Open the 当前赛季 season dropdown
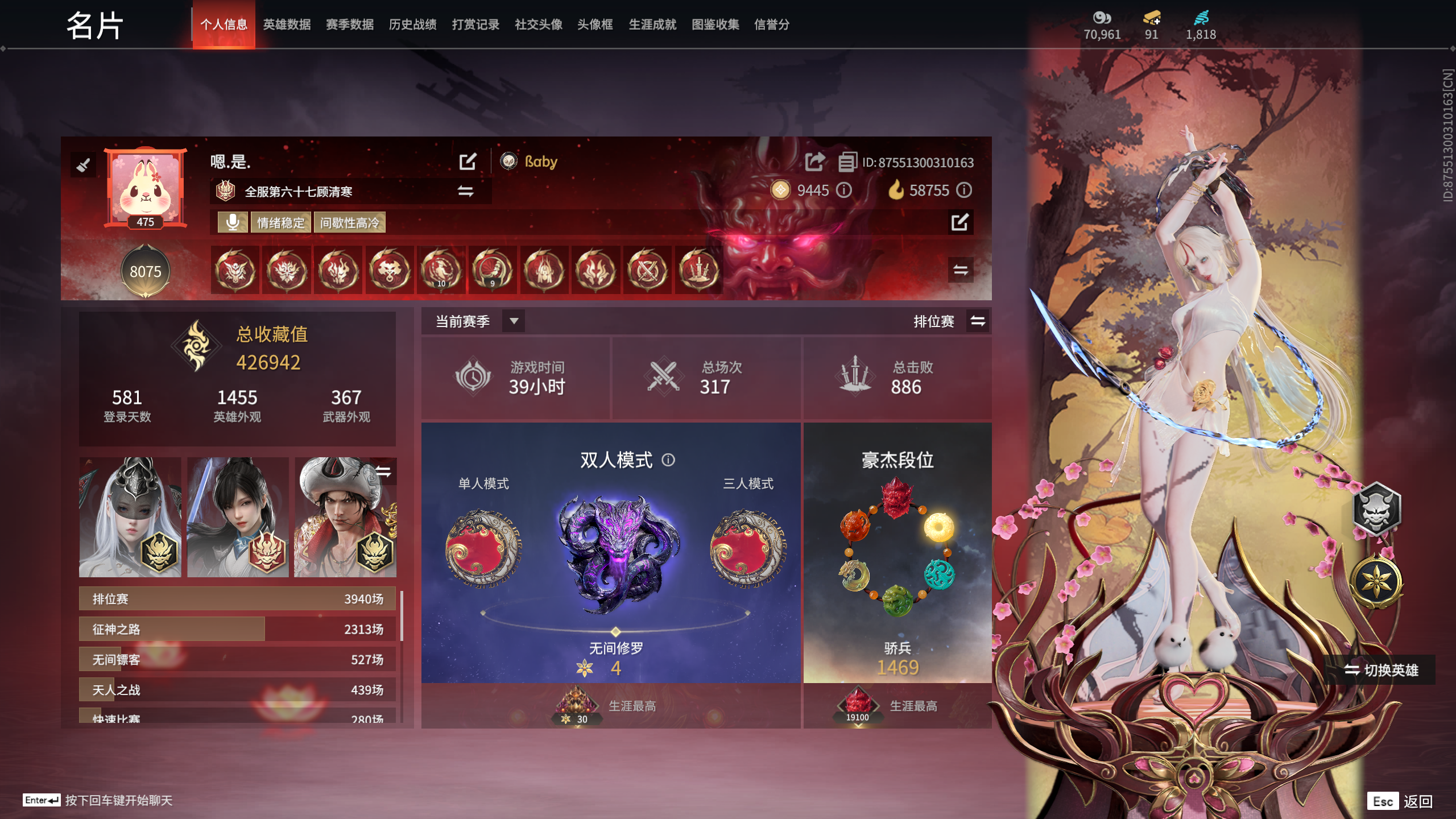The image size is (1456, 819). pos(514,321)
